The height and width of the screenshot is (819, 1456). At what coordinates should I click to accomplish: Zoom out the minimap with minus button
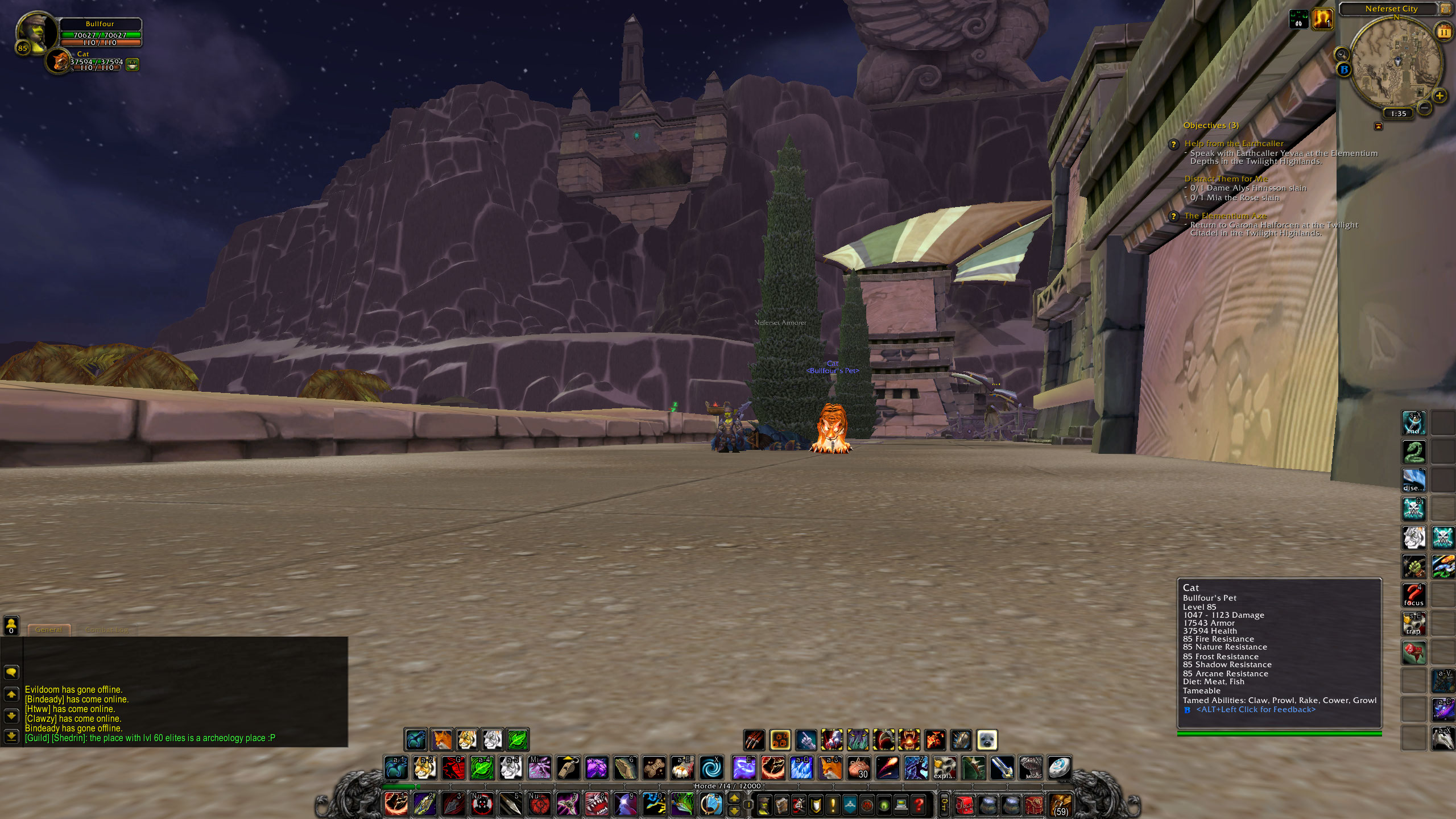click(1425, 107)
